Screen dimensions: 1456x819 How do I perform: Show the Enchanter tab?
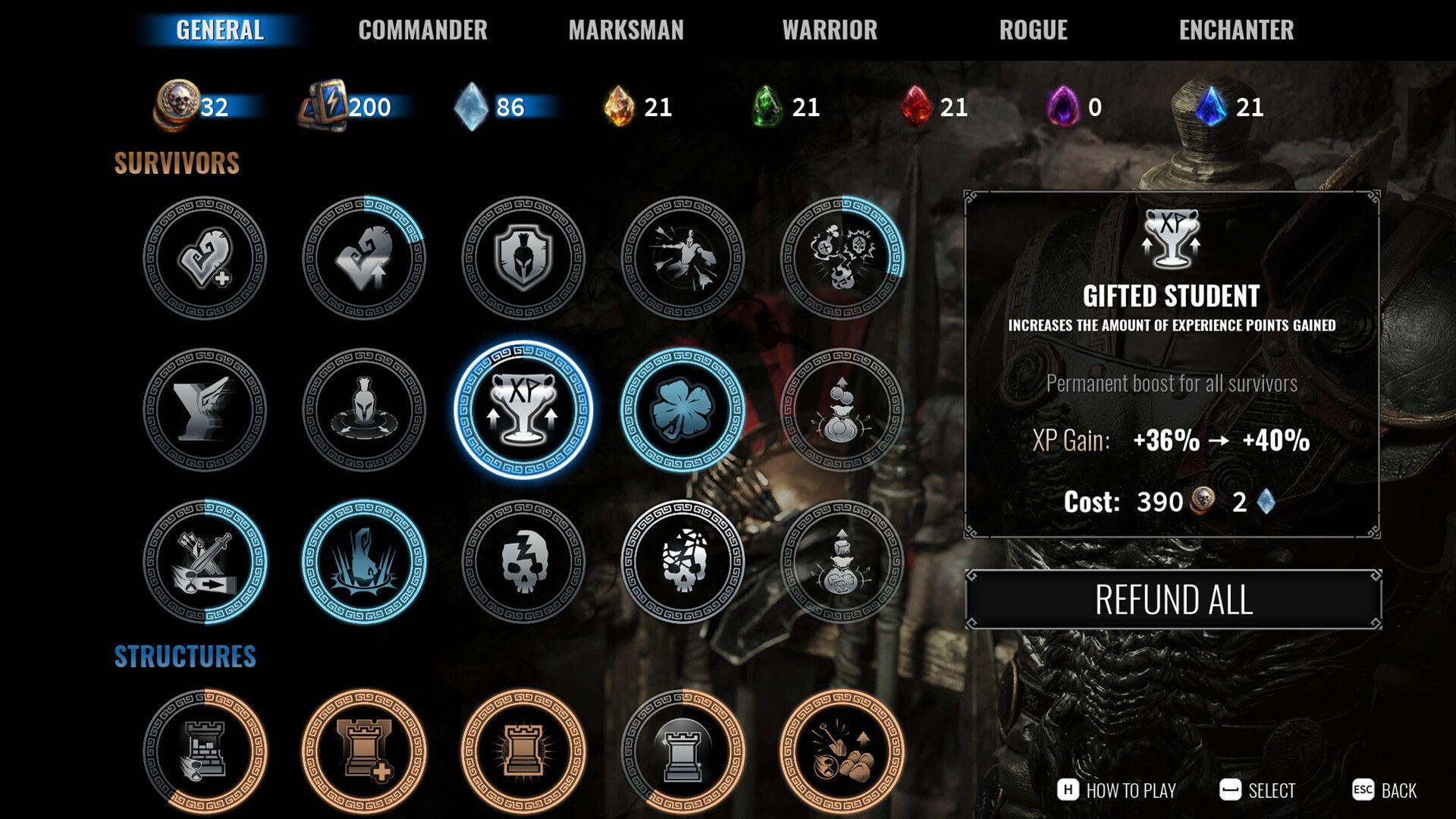coord(1236,30)
